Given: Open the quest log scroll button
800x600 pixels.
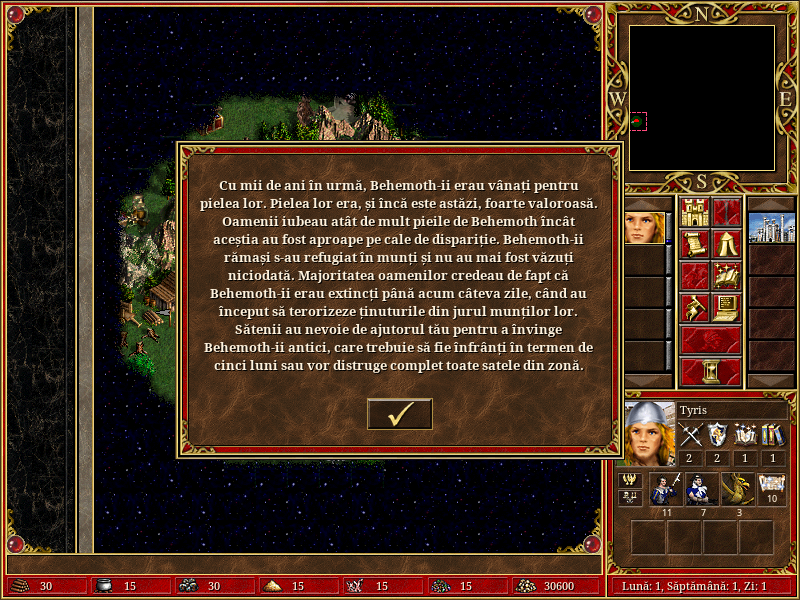Looking at the screenshot, I should click(x=694, y=244).
